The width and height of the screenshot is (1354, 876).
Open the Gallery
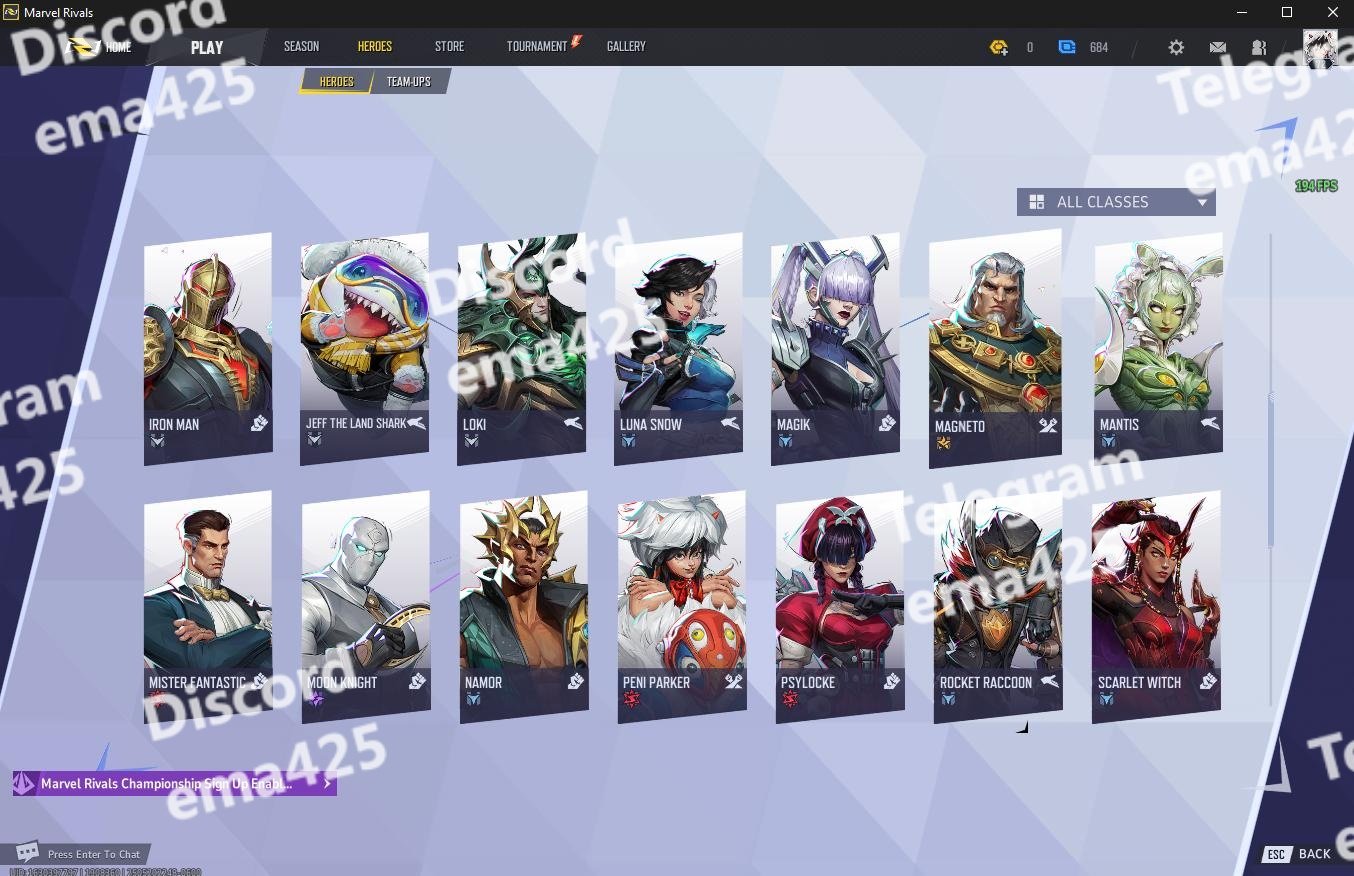point(626,46)
